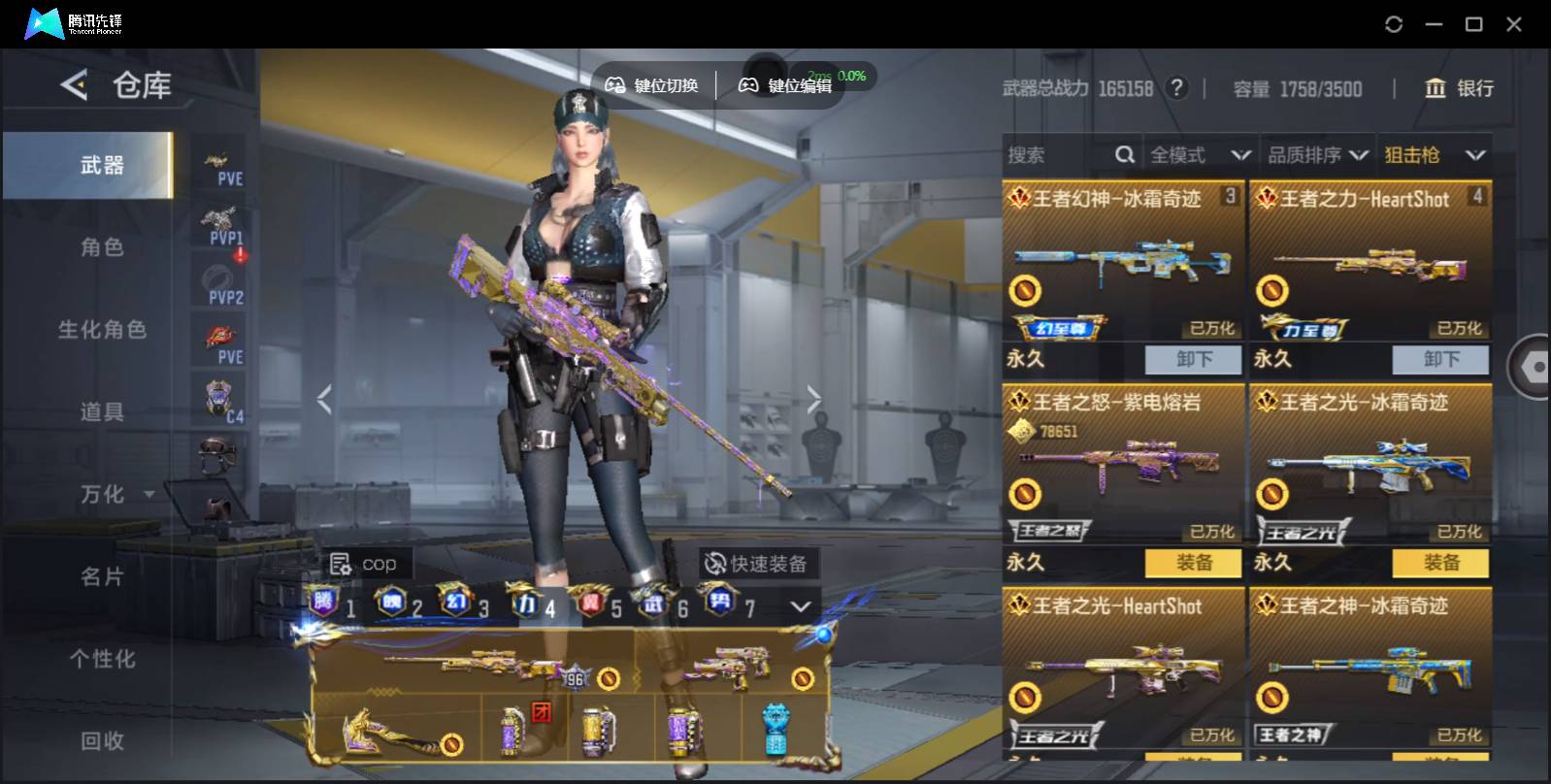This screenshot has height=784, width=1551.
Task: Unequip 王者幻神-冰霜奇迹 with 卸下
Action: 1194,359
